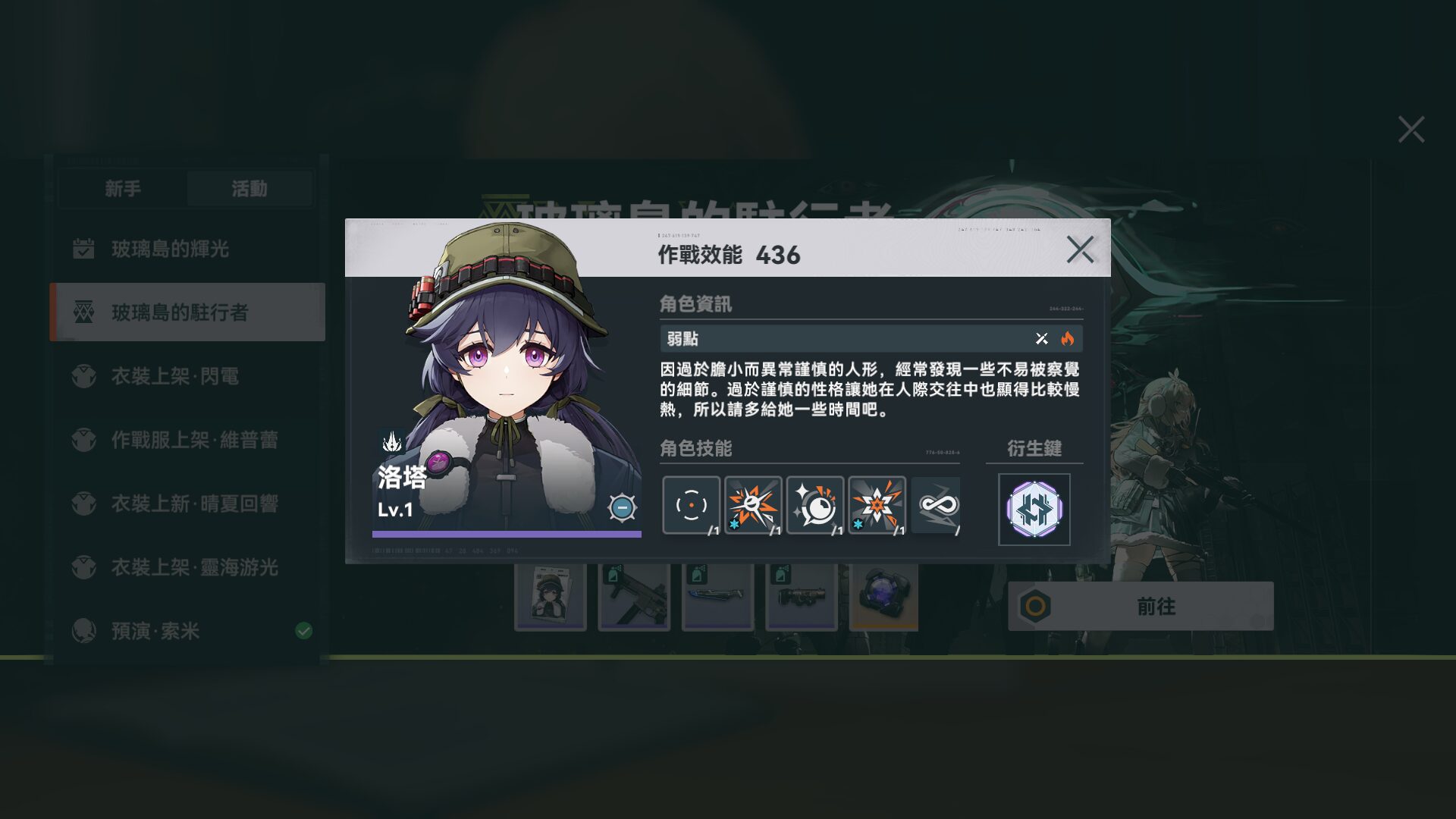Open 衣裝上新·晴夏回響 entry

[x=194, y=504]
